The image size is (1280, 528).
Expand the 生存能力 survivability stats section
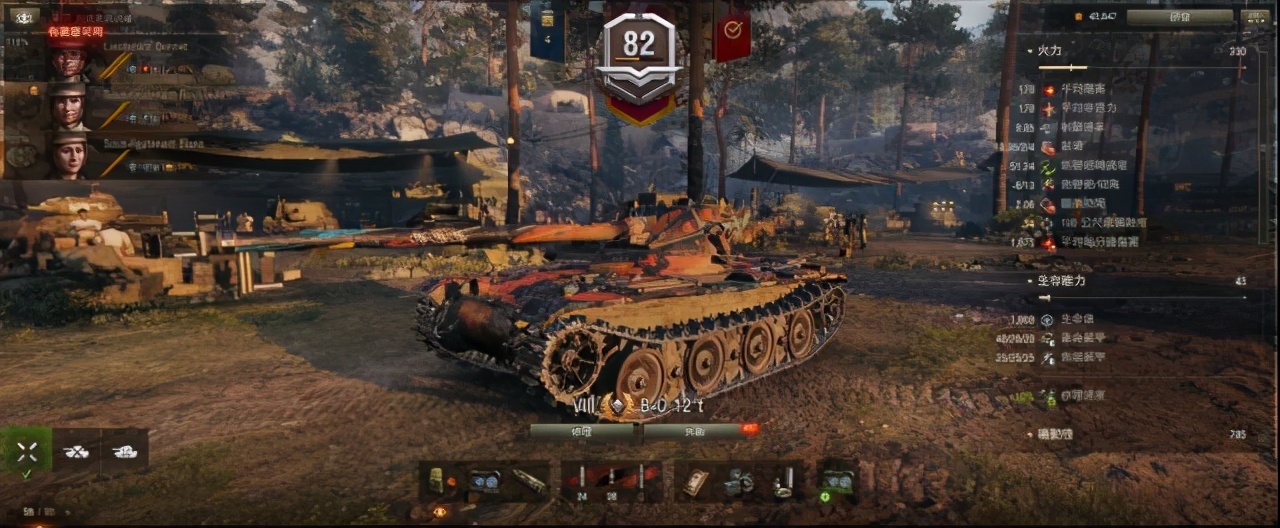pos(1059,281)
